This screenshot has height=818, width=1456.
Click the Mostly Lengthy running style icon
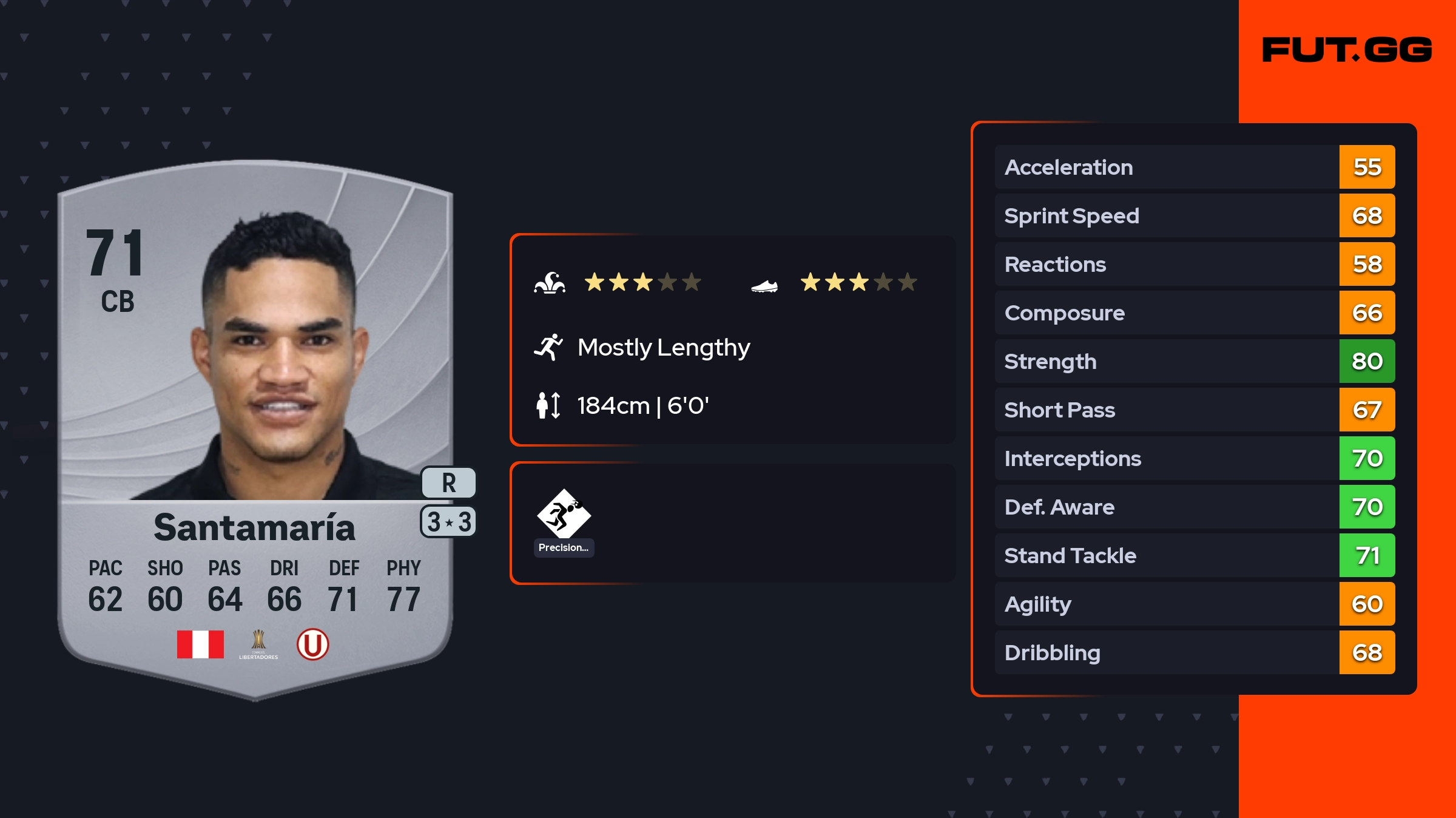coord(548,347)
